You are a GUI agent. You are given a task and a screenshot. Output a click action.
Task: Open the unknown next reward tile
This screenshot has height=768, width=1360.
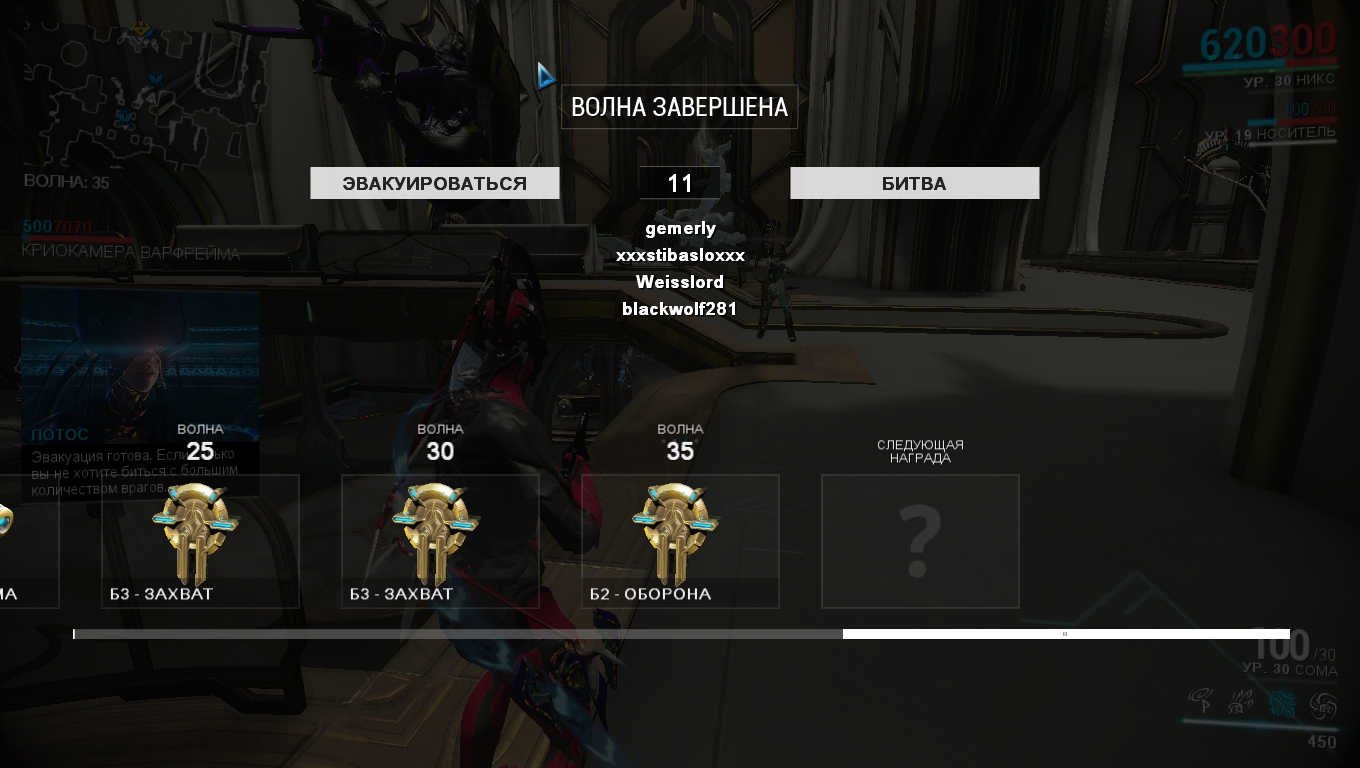coord(920,541)
